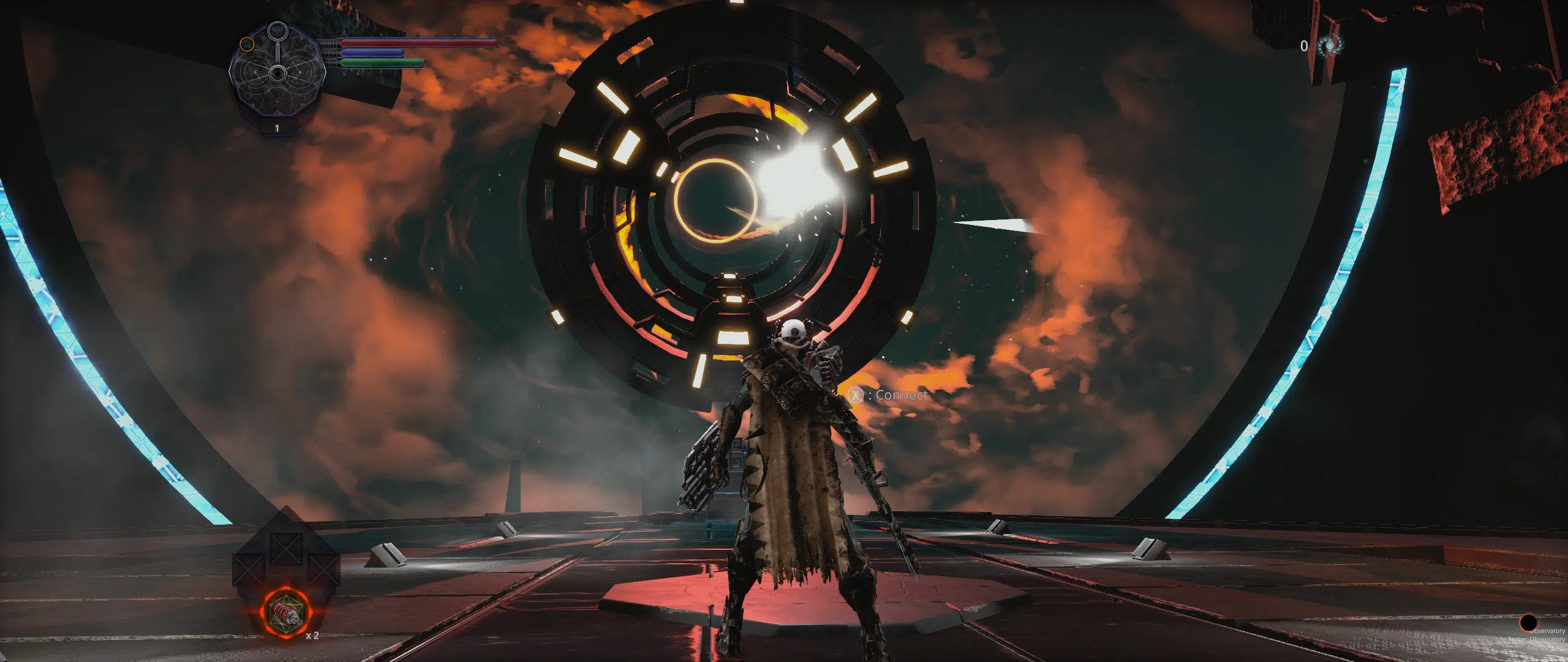Image resolution: width=1568 pixels, height=662 pixels.
Task: Open the x2 quantity indicator under the item slot
Action: (x=312, y=636)
